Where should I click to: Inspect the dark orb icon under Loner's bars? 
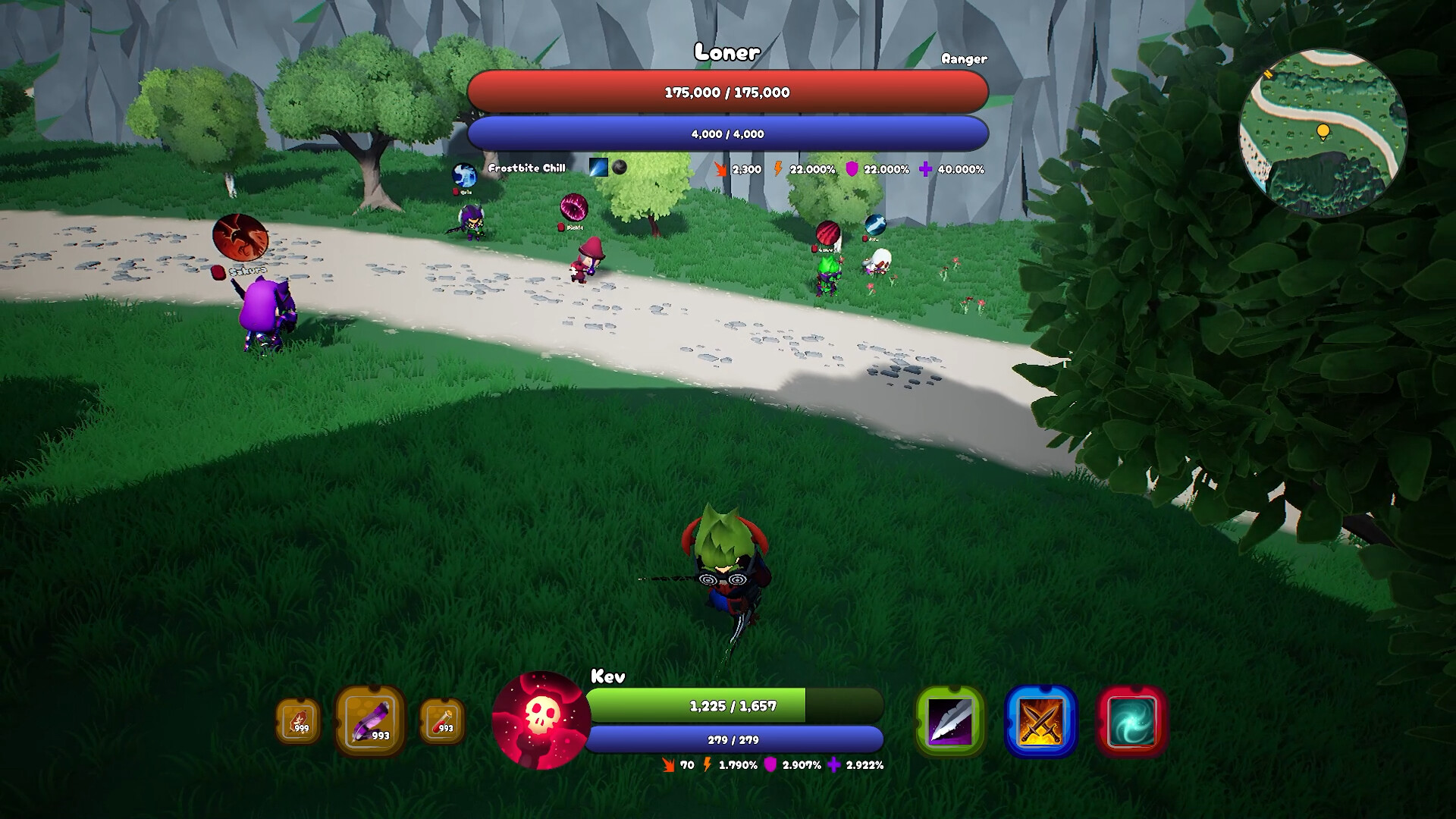coord(620,168)
